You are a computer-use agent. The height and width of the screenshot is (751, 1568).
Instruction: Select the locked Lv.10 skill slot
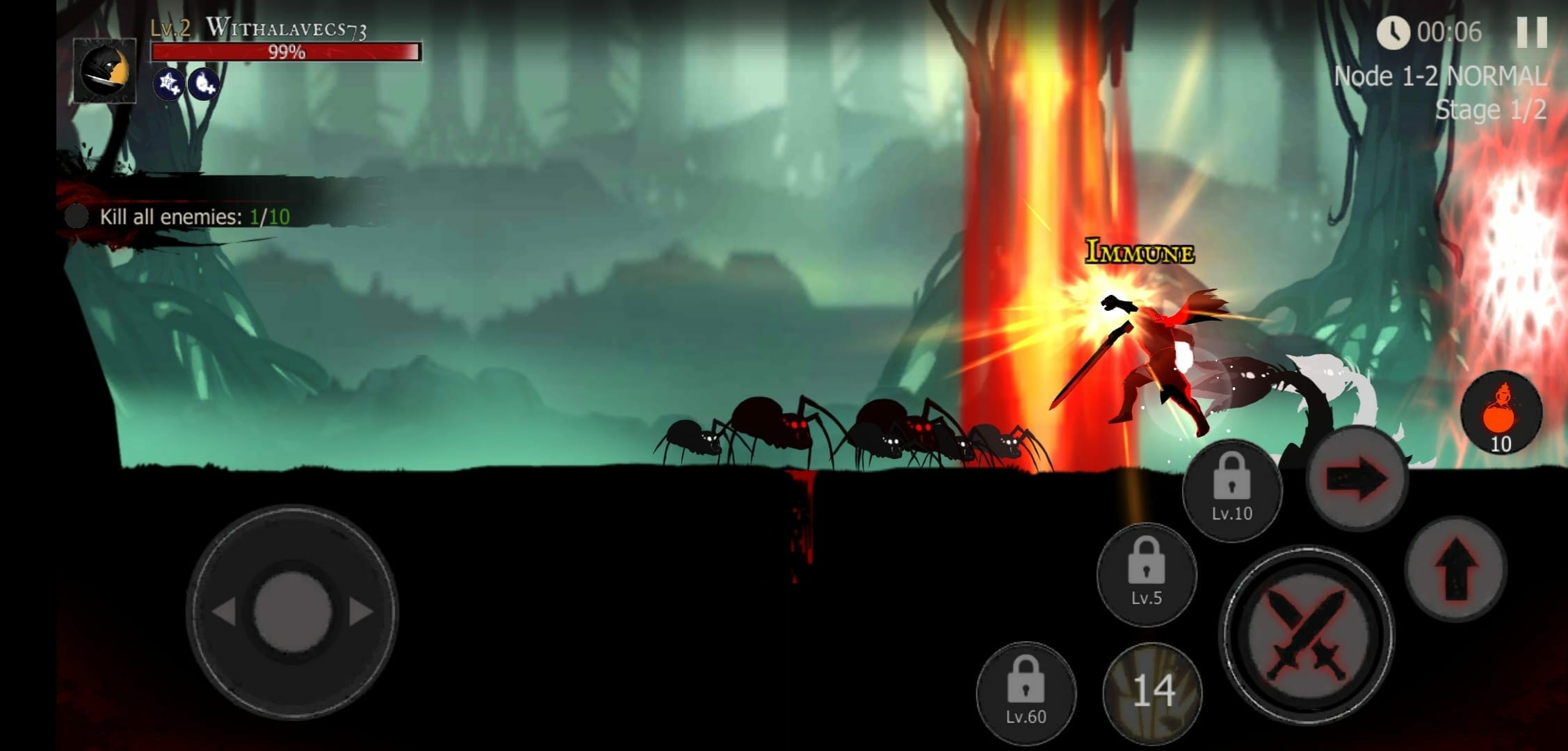1231,490
